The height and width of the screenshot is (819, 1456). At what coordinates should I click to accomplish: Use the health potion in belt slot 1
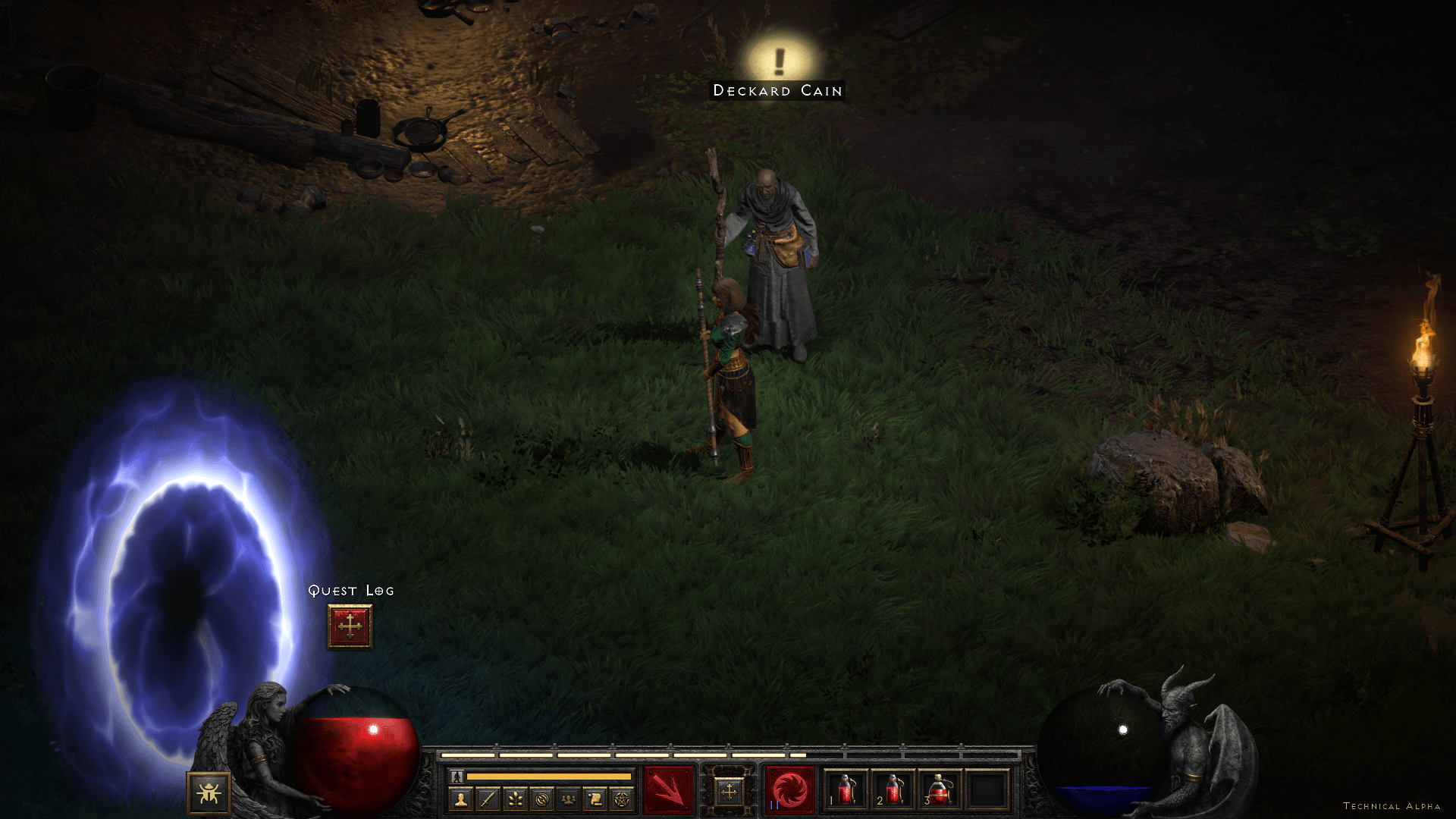(846, 791)
